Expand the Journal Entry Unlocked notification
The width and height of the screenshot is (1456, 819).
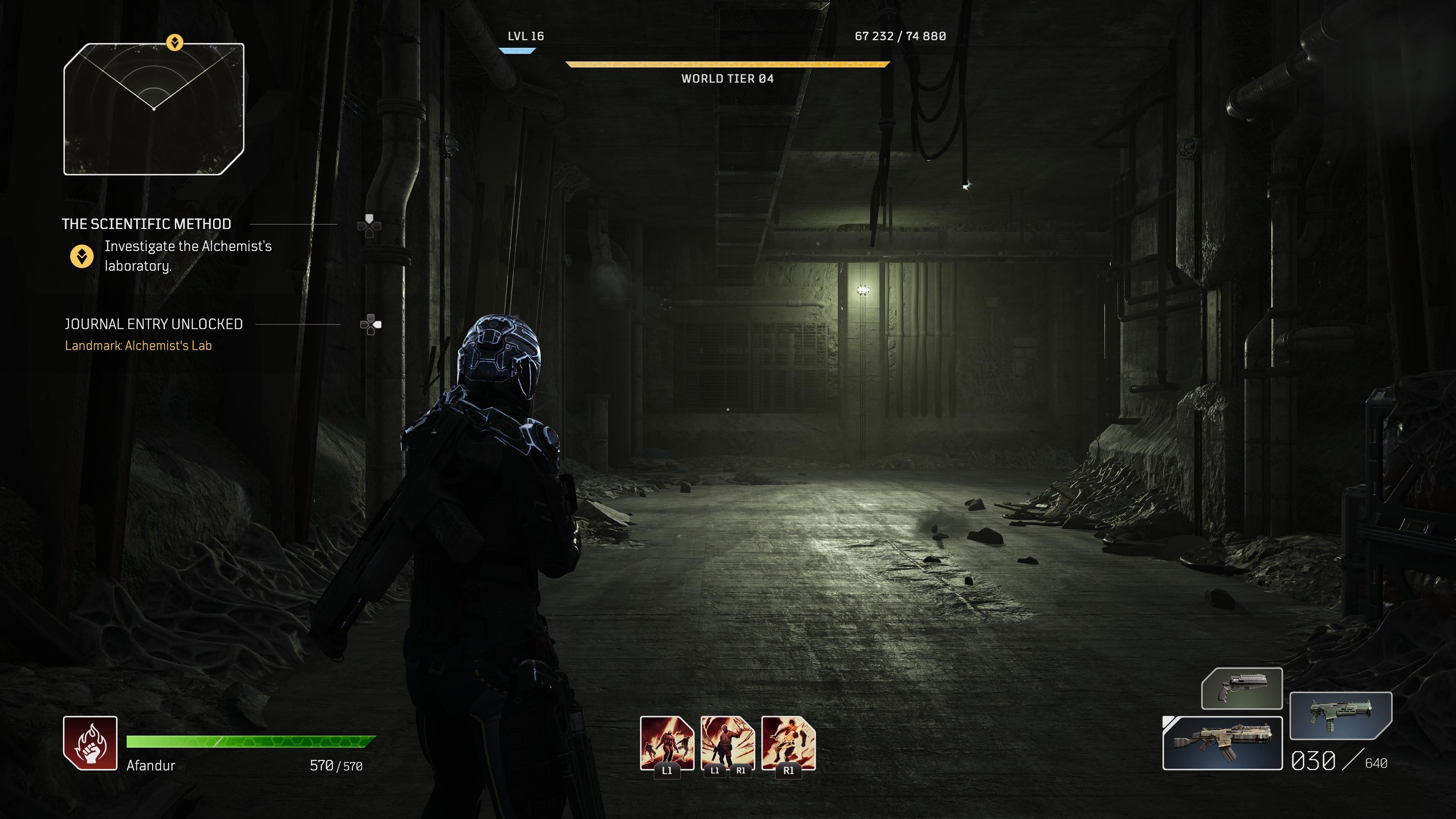tap(154, 324)
